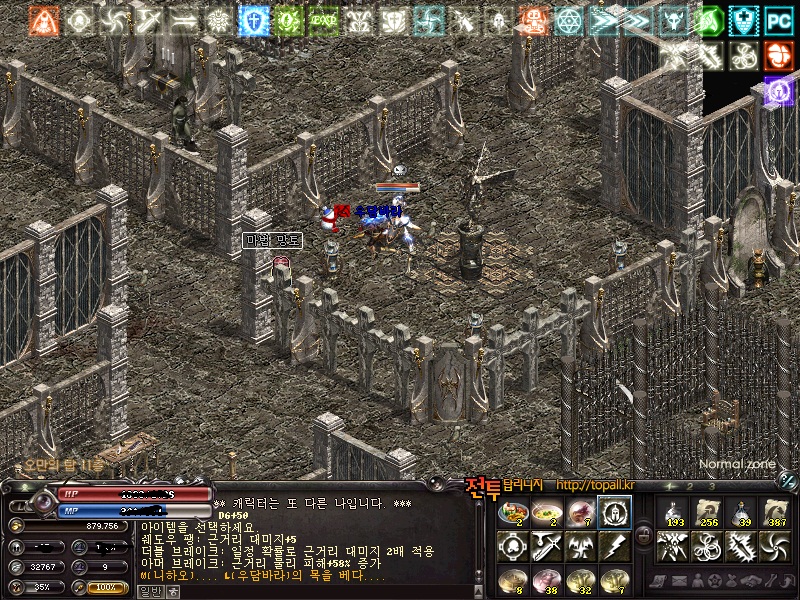
Task: Use the scroll stack showing 256
Action: tap(707, 513)
